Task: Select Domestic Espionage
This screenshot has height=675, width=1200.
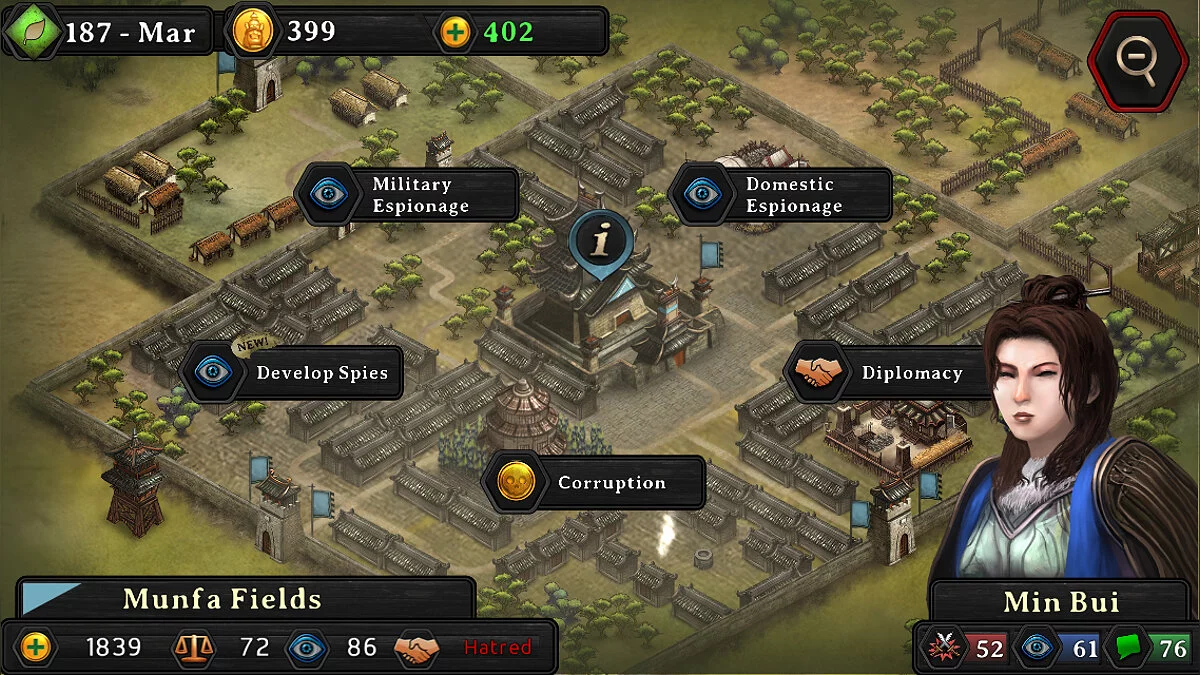Action: [x=782, y=195]
